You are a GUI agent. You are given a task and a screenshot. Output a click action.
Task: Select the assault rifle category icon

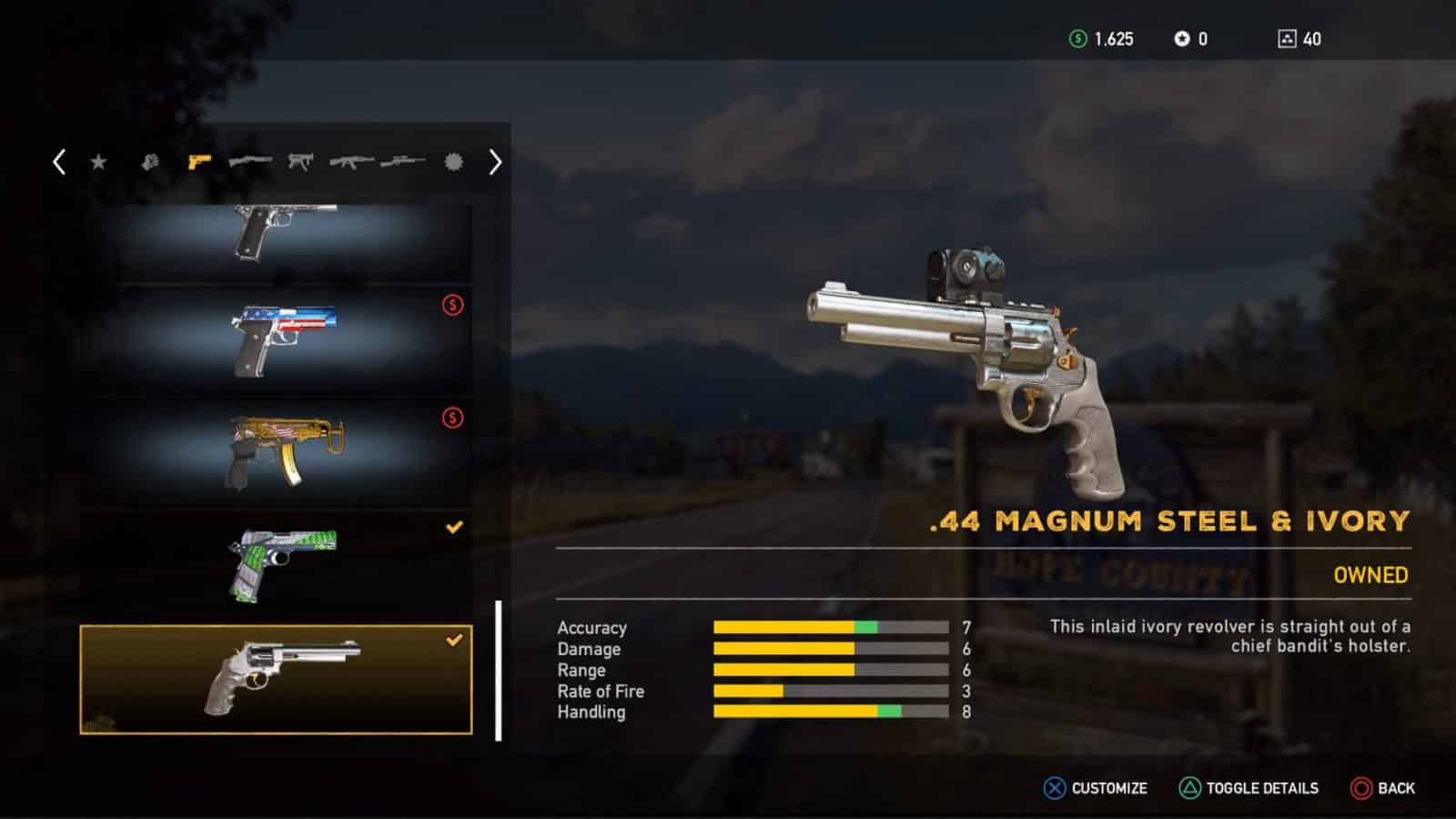[351, 162]
